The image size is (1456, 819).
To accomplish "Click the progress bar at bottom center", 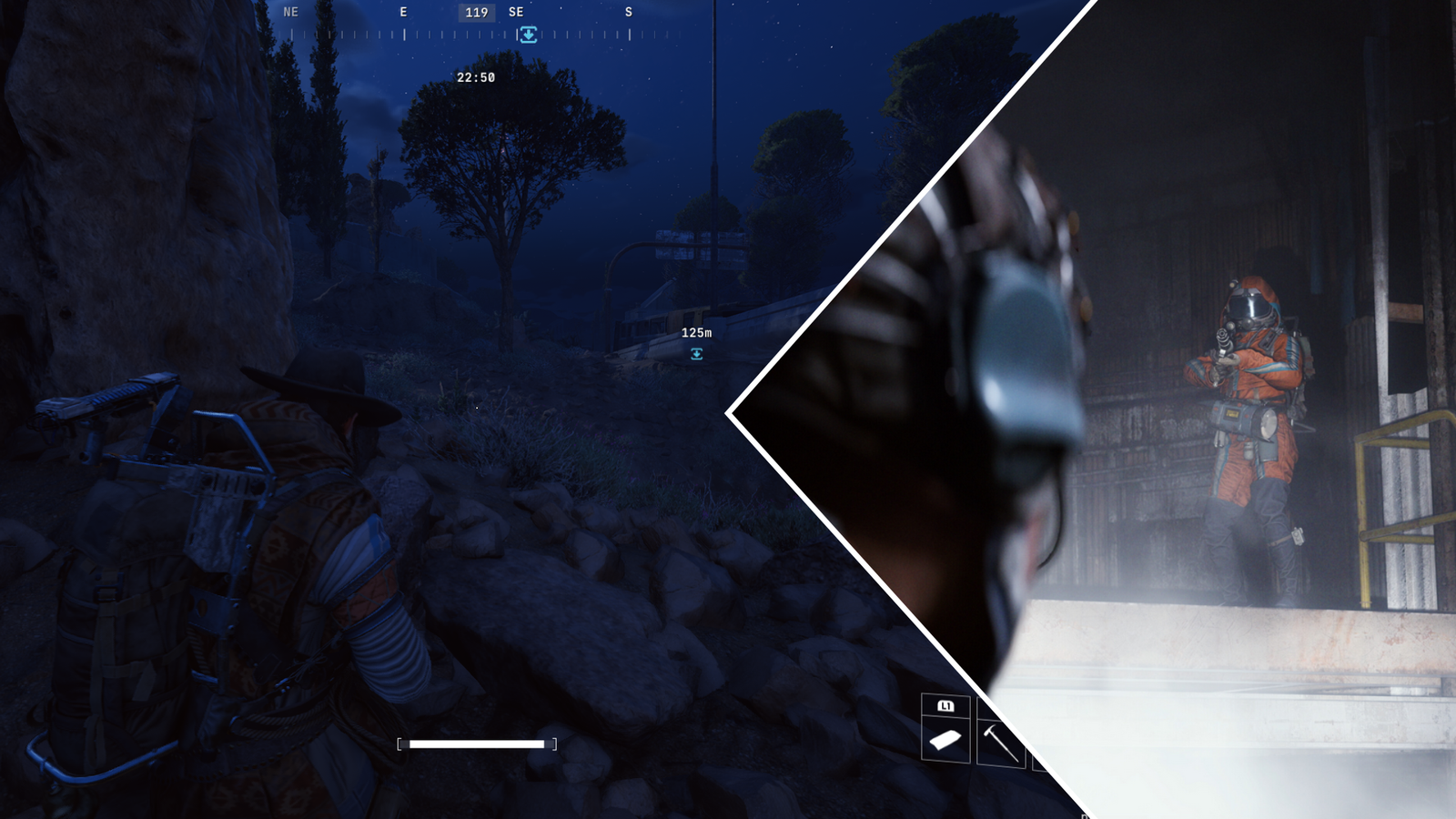I will click(x=477, y=743).
